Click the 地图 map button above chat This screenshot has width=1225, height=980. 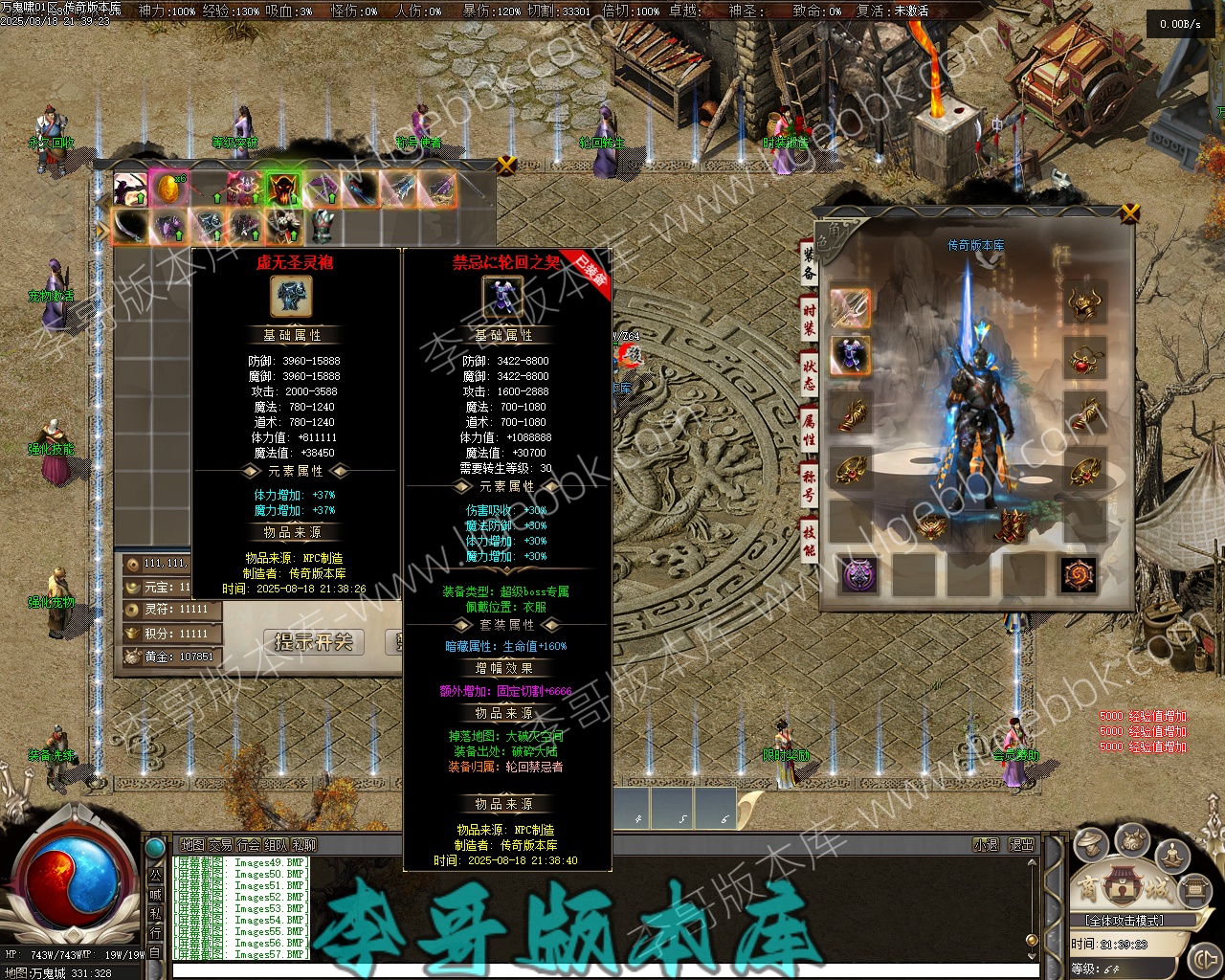192,845
